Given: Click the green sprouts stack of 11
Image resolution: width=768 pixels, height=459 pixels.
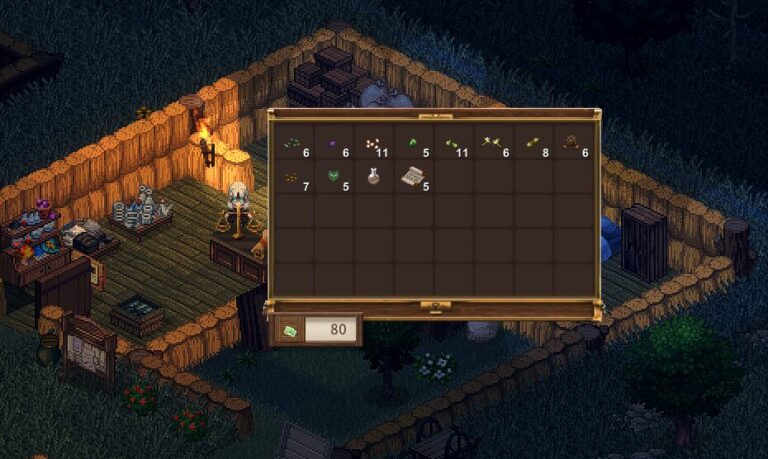Looking at the screenshot, I should [453, 144].
